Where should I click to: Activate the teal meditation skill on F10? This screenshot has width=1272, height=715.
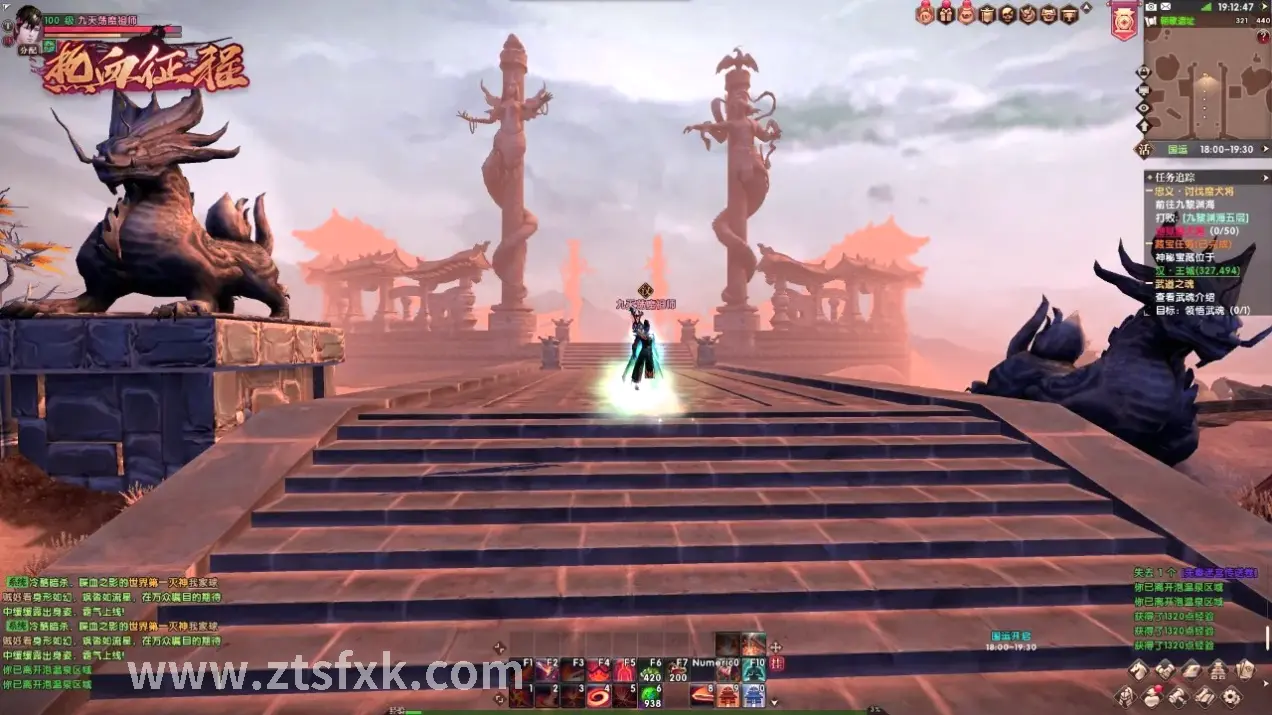click(754, 671)
